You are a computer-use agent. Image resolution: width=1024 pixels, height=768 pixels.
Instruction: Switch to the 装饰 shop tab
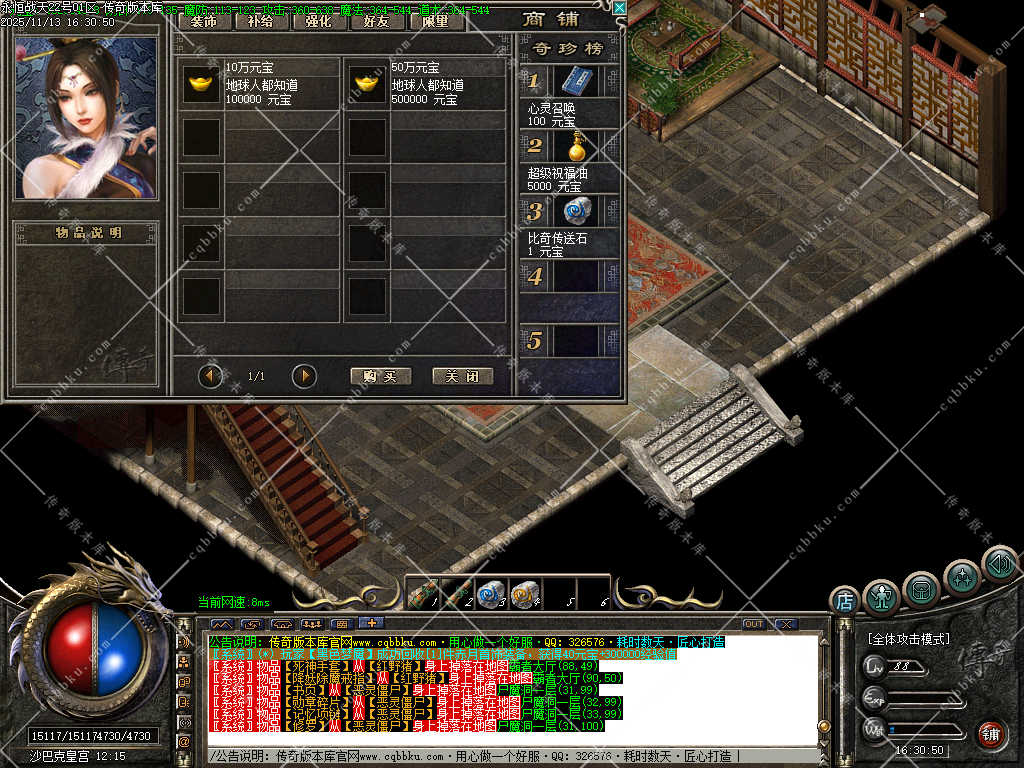(x=205, y=20)
